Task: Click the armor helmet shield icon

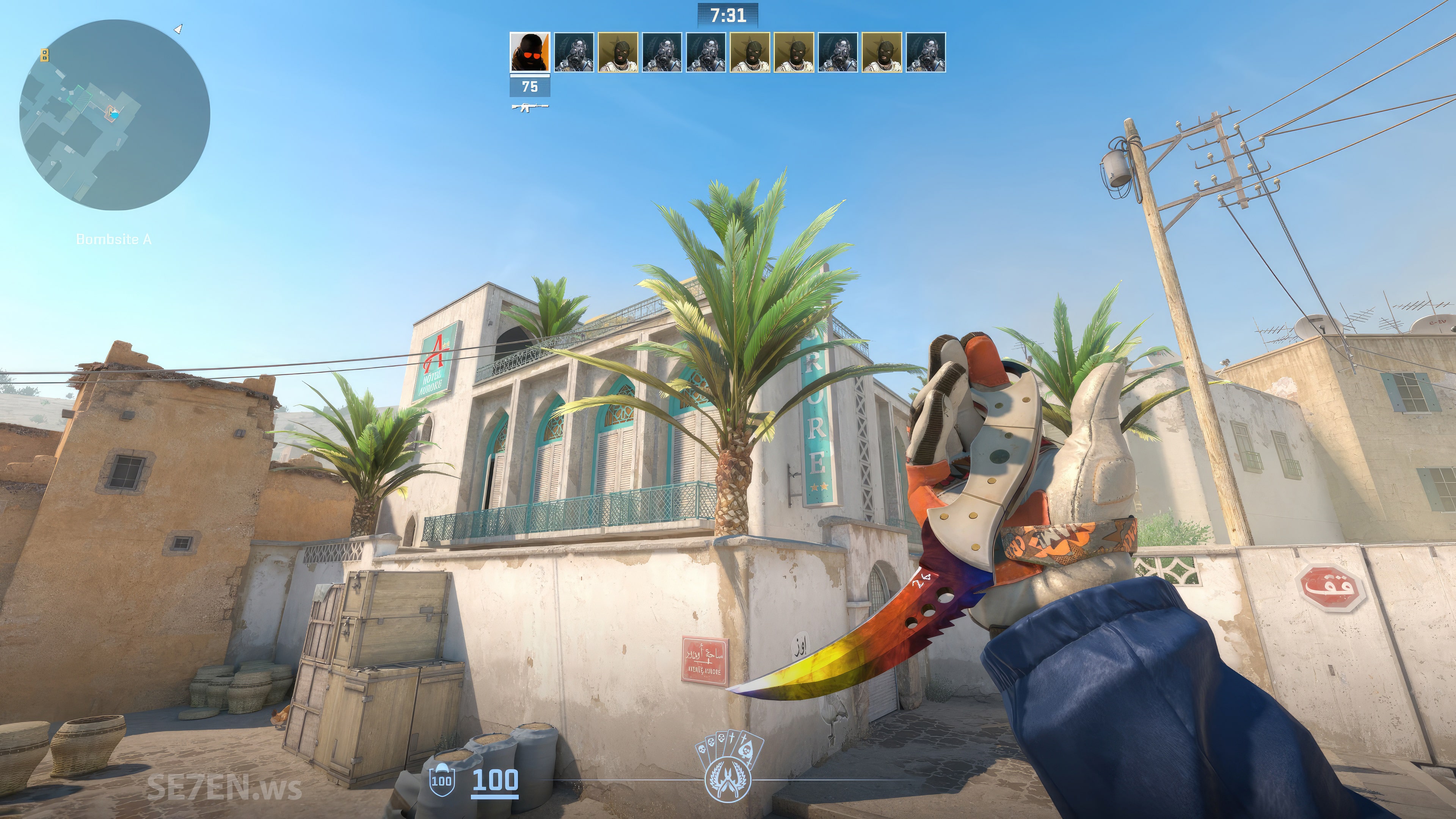Action: tap(441, 781)
